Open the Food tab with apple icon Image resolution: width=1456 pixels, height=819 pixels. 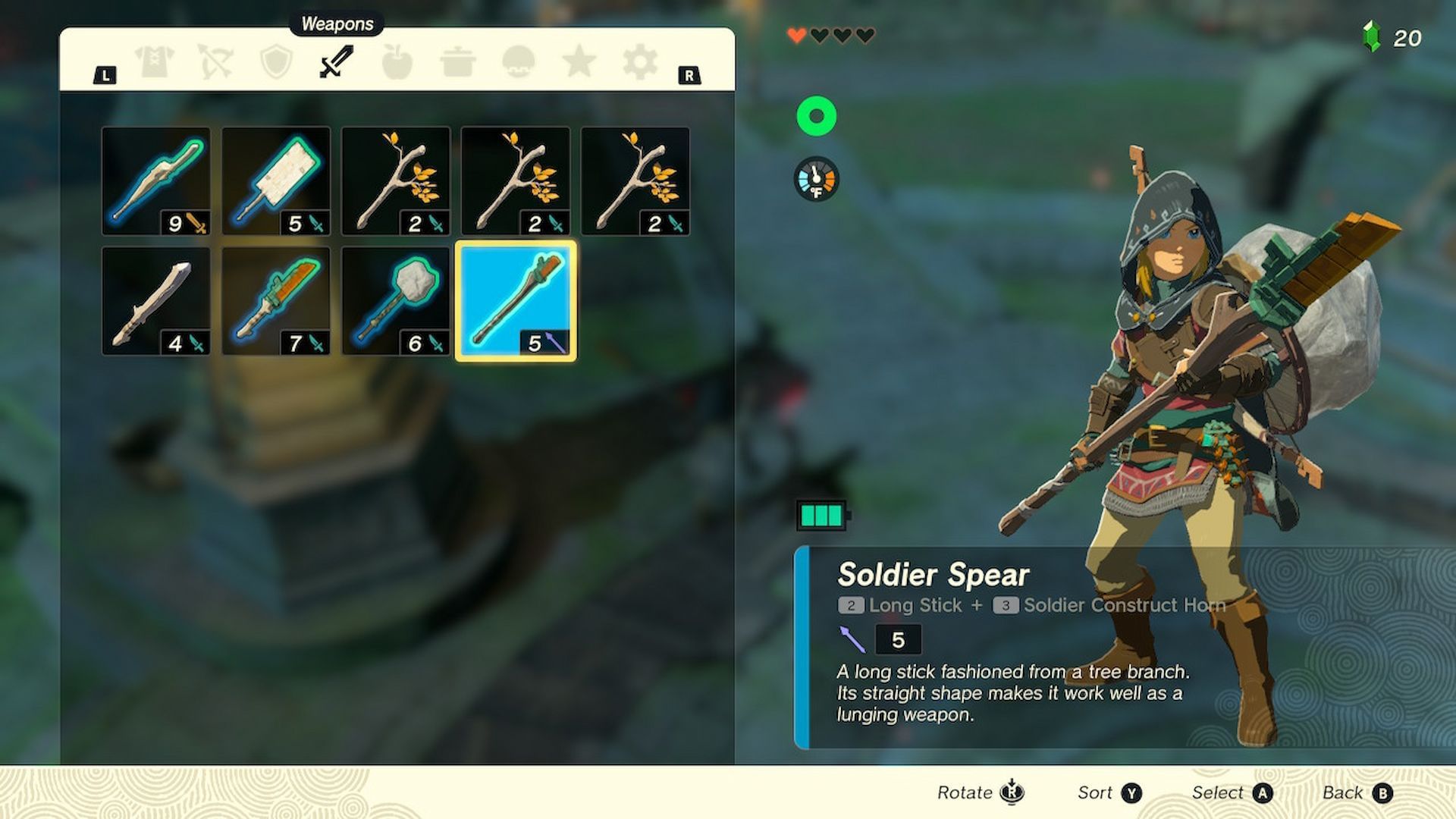[x=397, y=64]
